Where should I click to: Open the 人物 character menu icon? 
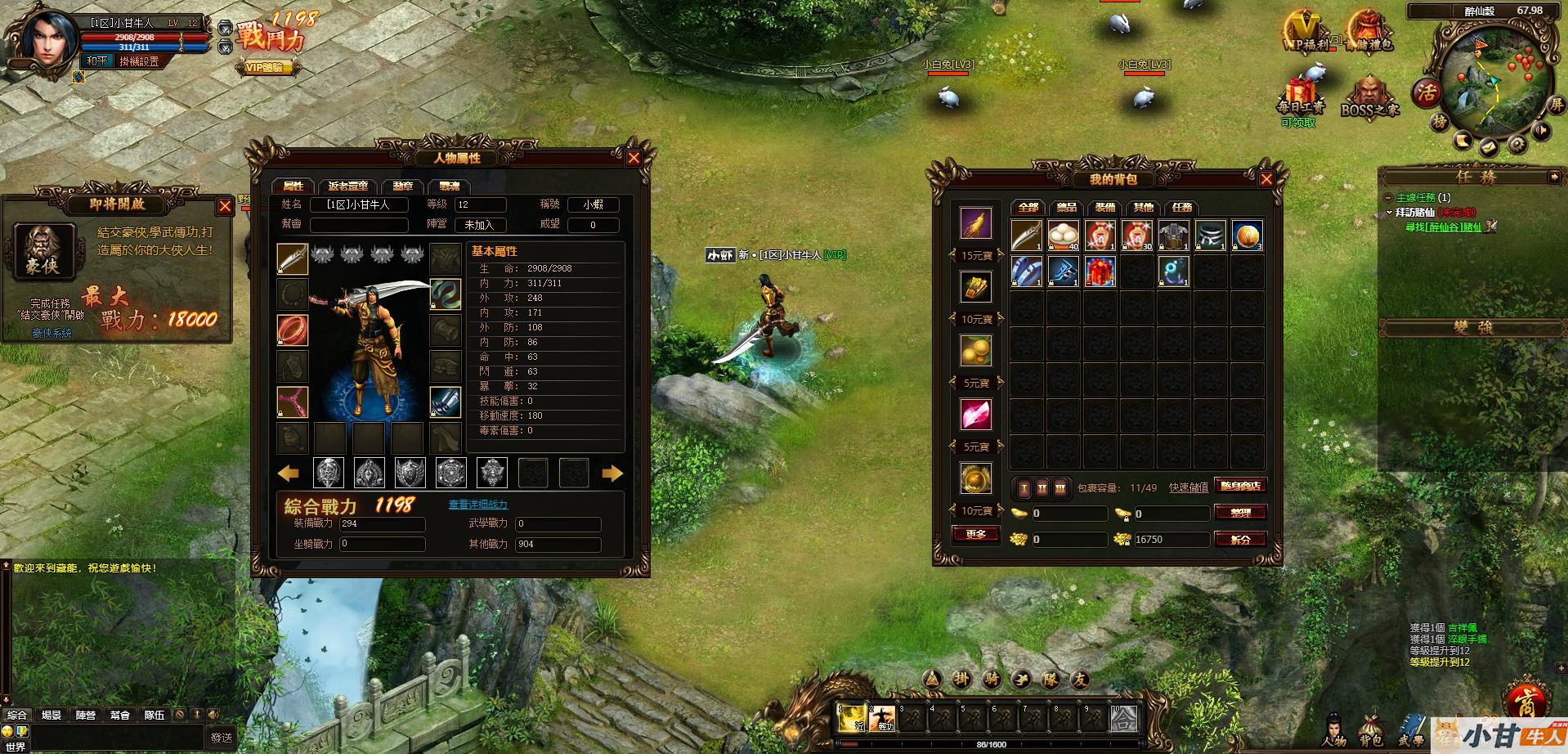click(x=1334, y=729)
